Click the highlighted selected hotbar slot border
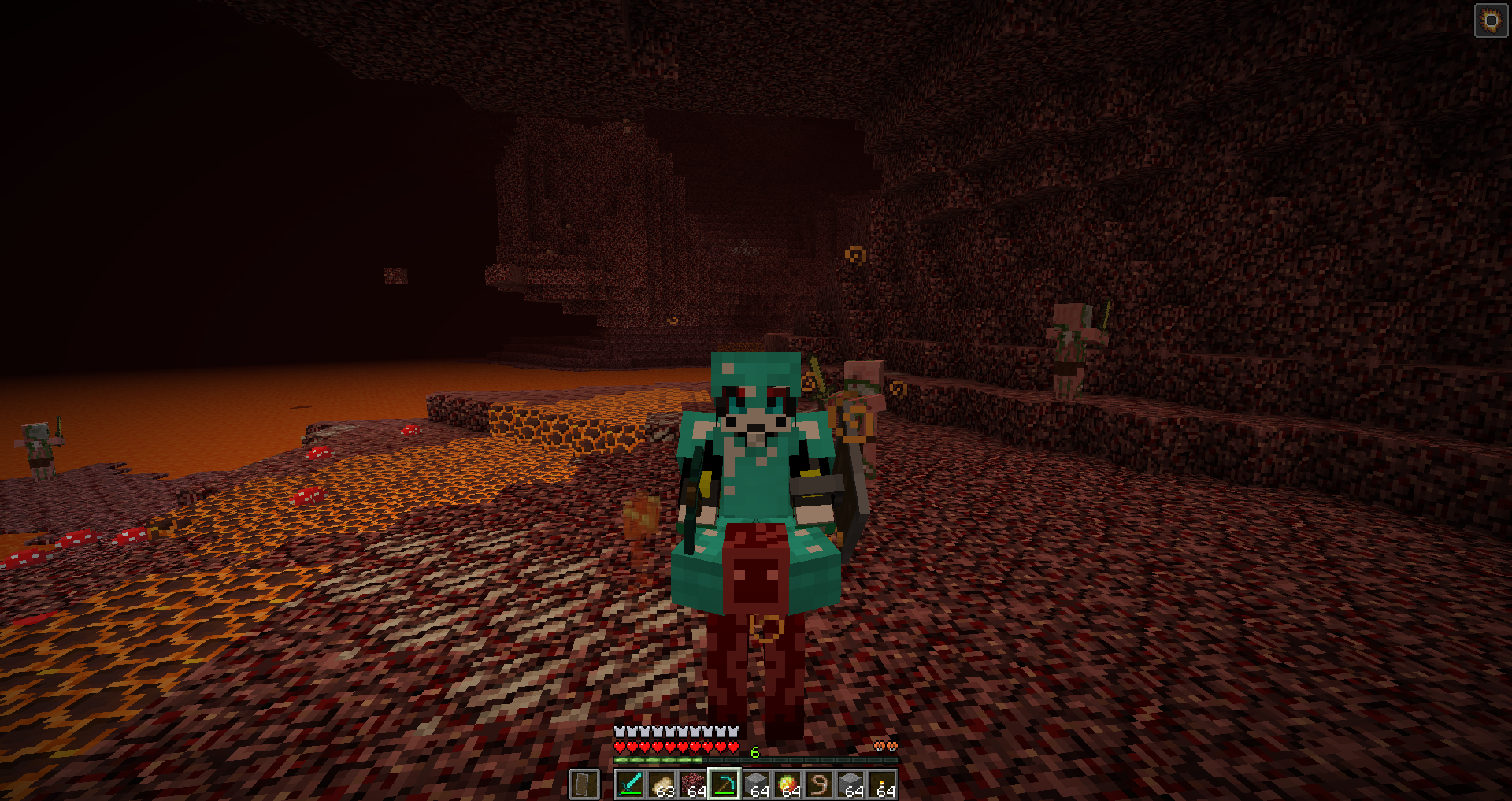Image resolution: width=1512 pixels, height=801 pixels. point(724,766)
